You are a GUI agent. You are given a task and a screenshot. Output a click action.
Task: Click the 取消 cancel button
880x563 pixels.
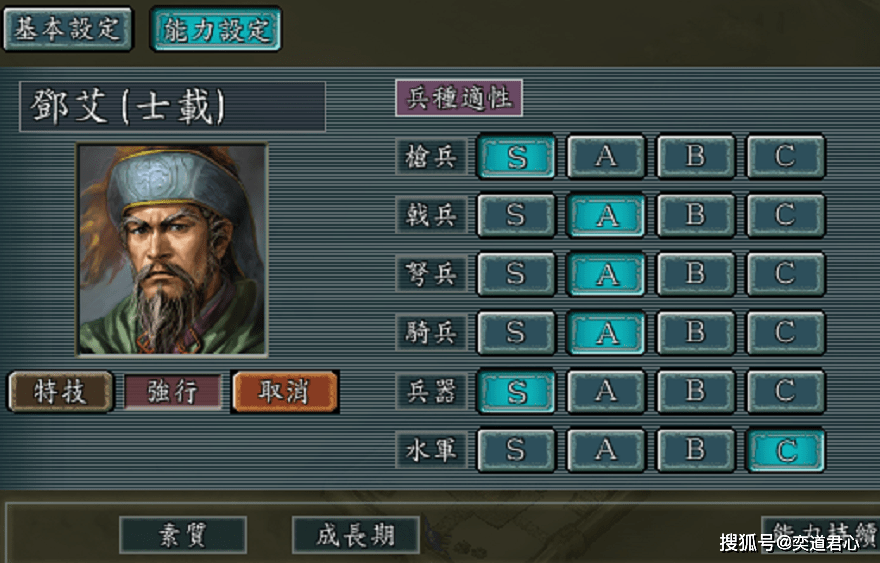tap(285, 391)
